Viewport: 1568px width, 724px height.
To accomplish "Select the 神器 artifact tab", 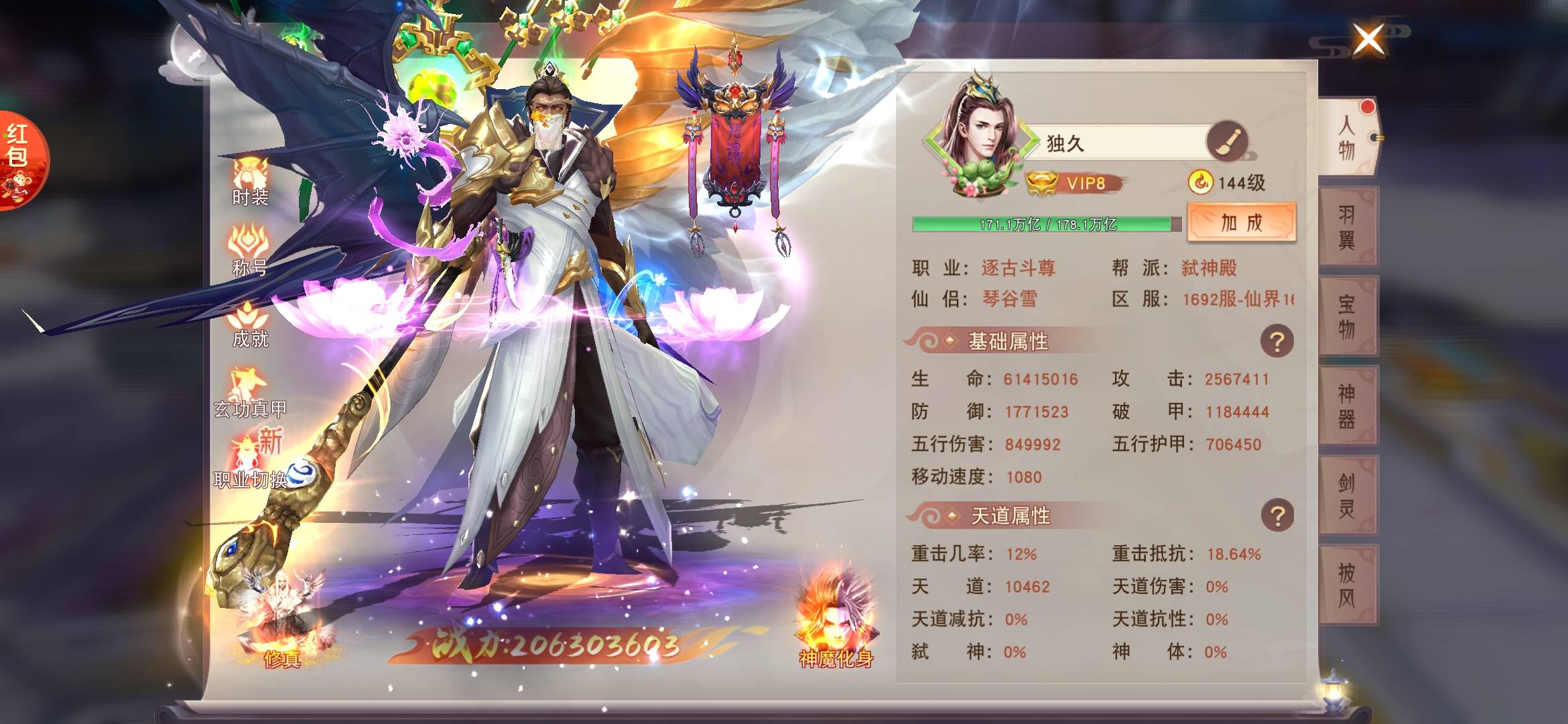I will click(1347, 406).
